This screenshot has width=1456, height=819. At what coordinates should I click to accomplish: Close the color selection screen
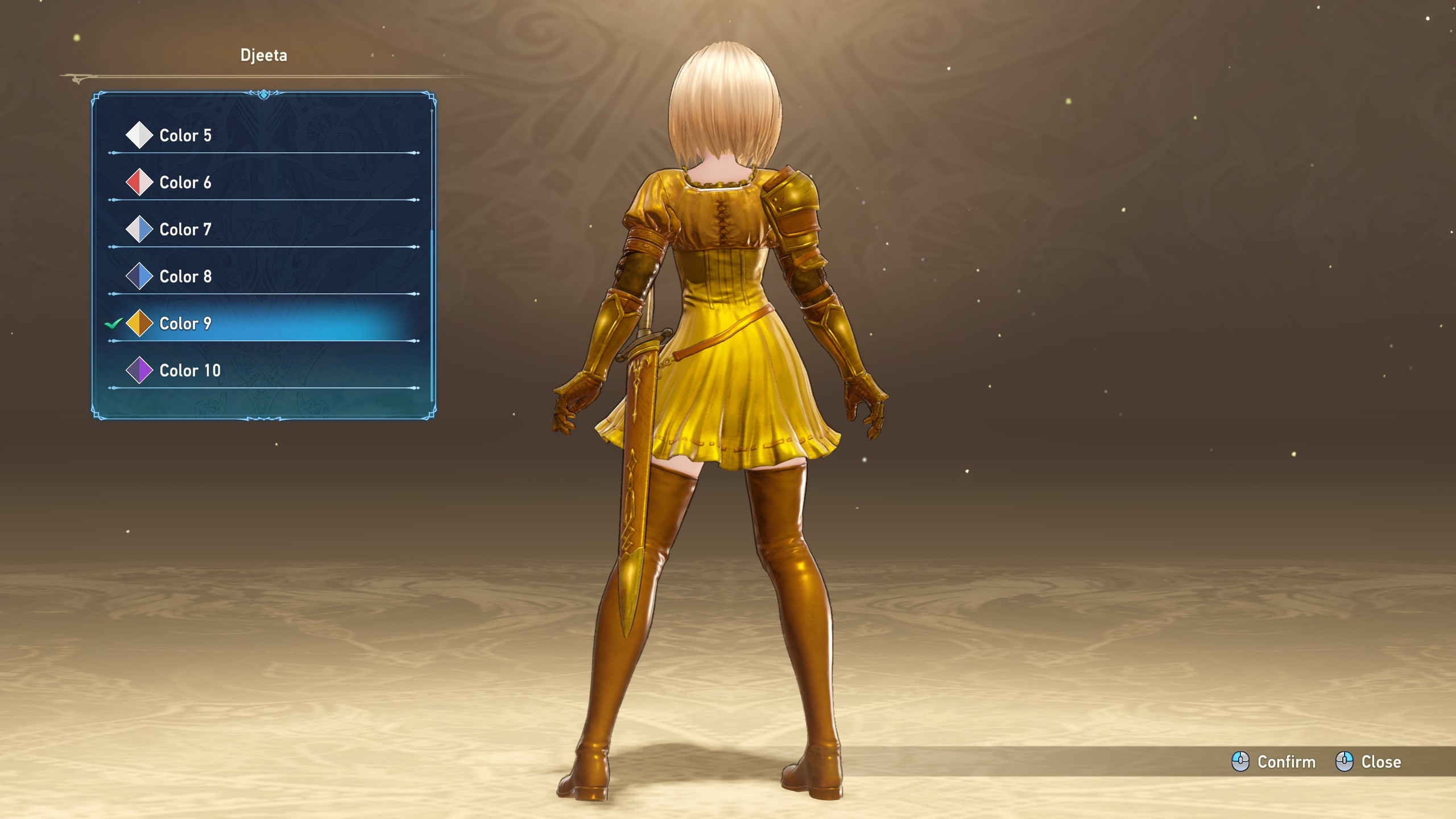1368,762
